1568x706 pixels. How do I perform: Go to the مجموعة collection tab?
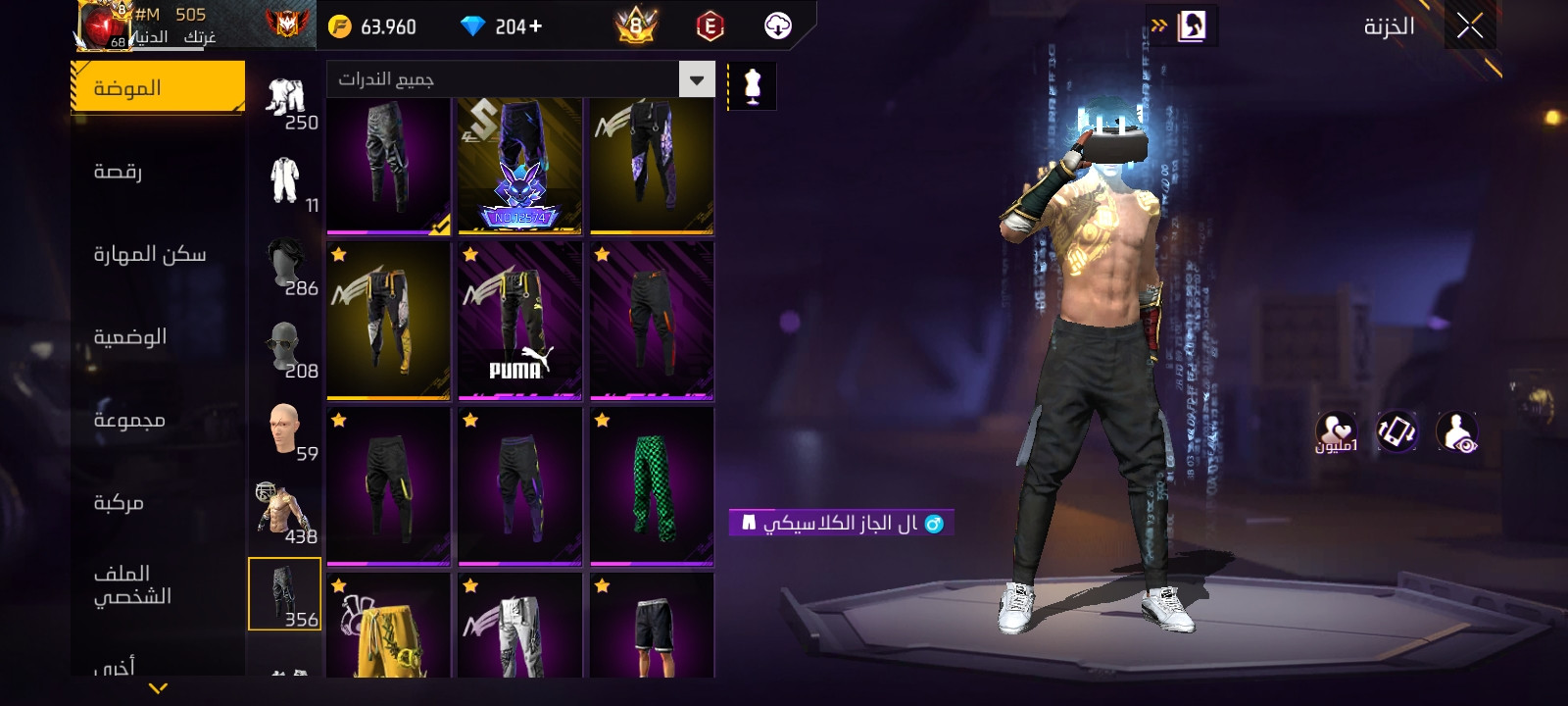click(x=128, y=420)
